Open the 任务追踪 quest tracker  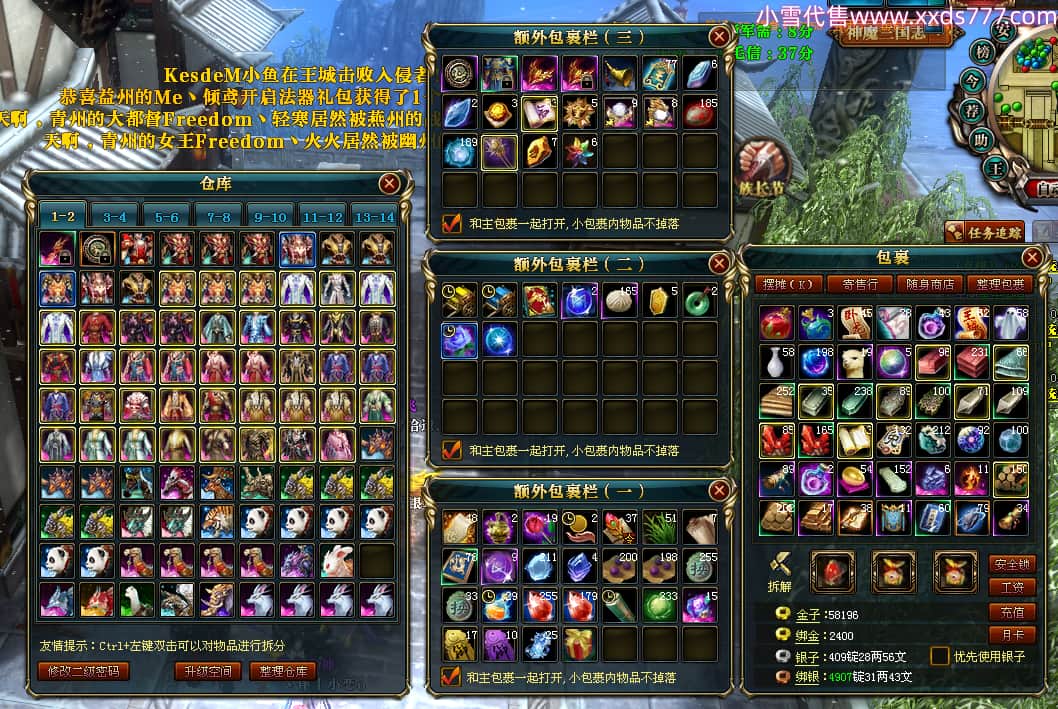tap(984, 233)
